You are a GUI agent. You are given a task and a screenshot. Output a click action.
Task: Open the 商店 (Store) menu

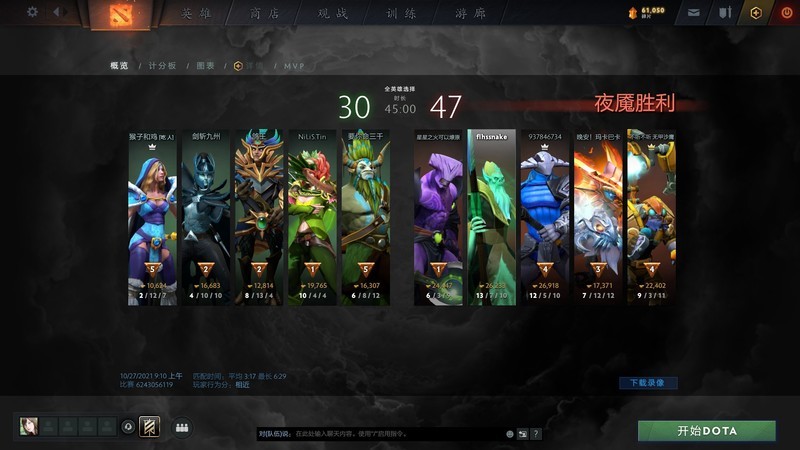265,13
